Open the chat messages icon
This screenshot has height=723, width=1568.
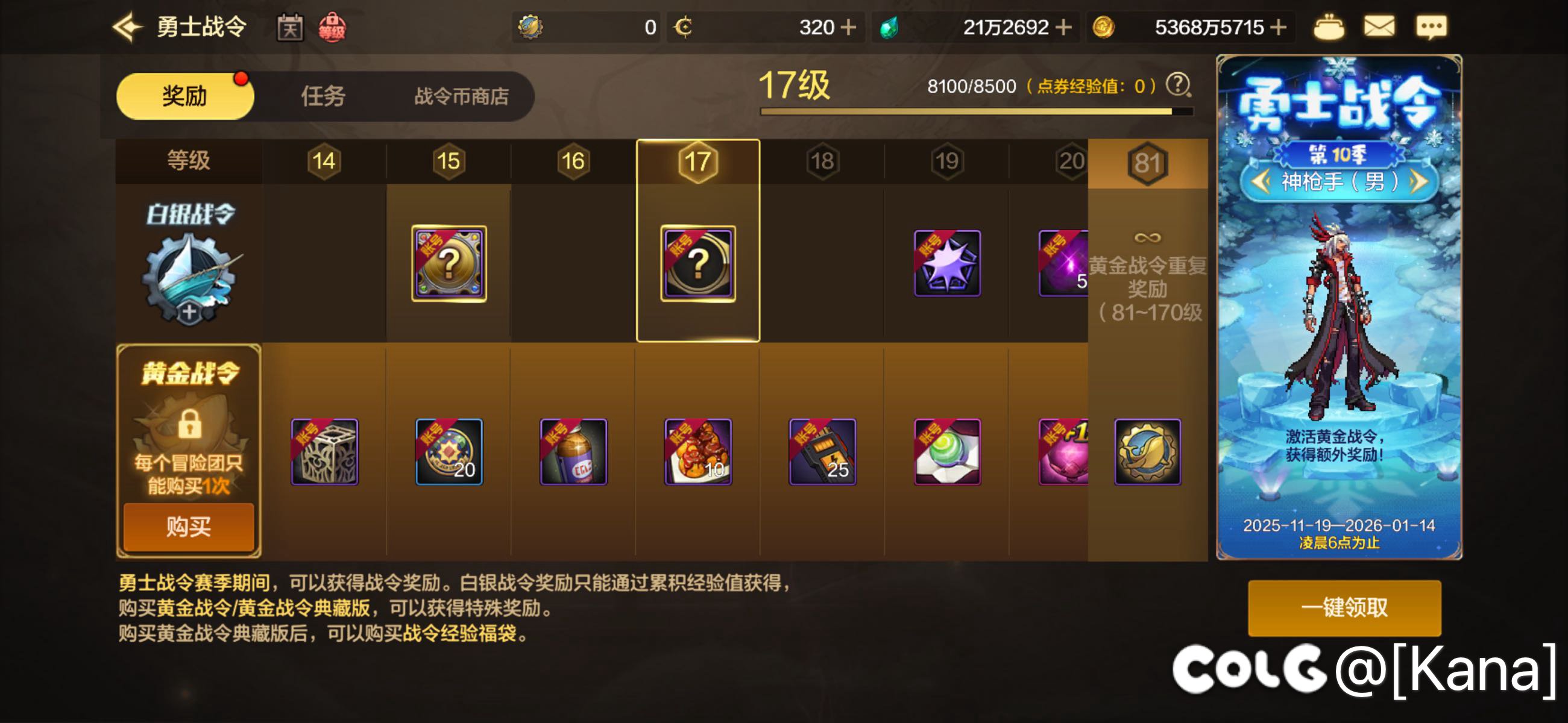[1434, 27]
